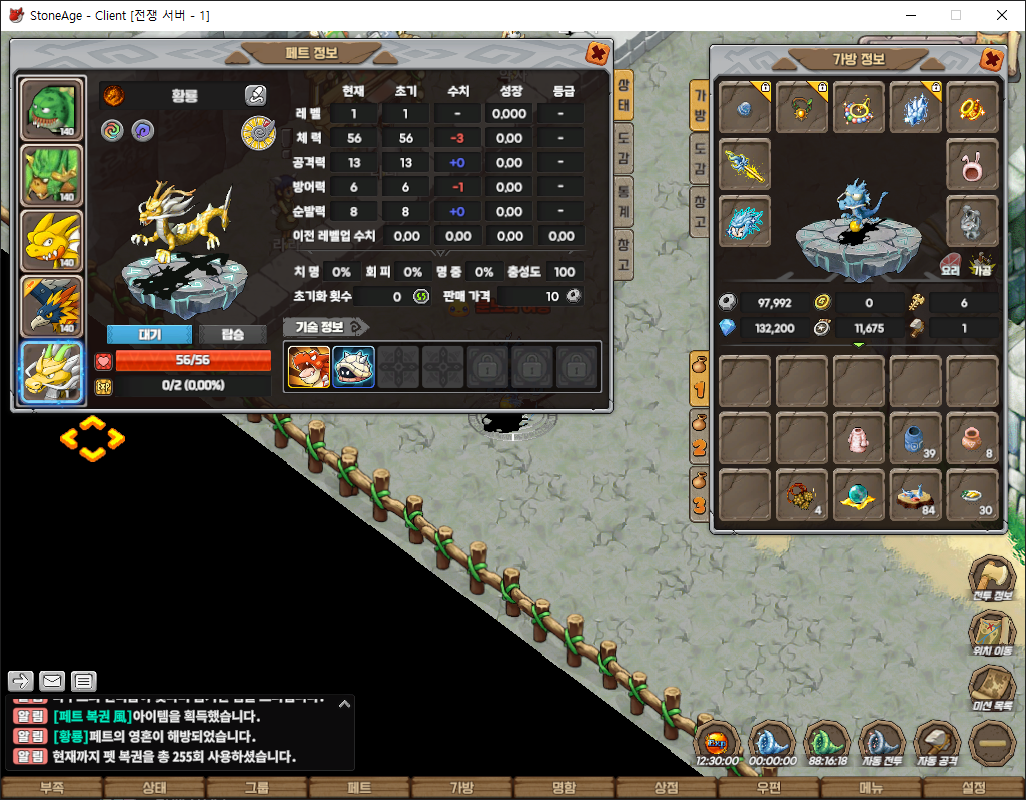The height and width of the screenshot is (800, 1026).
Task: Select the red beast pet skill icon
Action: (309, 367)
